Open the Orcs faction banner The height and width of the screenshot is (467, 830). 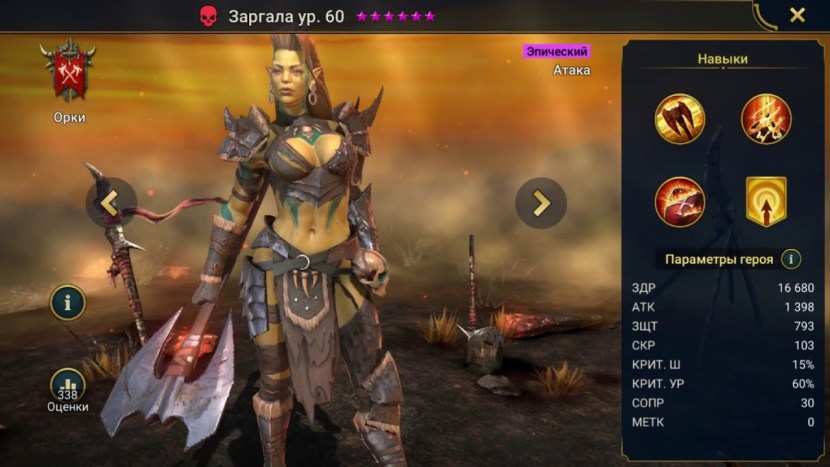pyautogui.click(x=69, y=73)
